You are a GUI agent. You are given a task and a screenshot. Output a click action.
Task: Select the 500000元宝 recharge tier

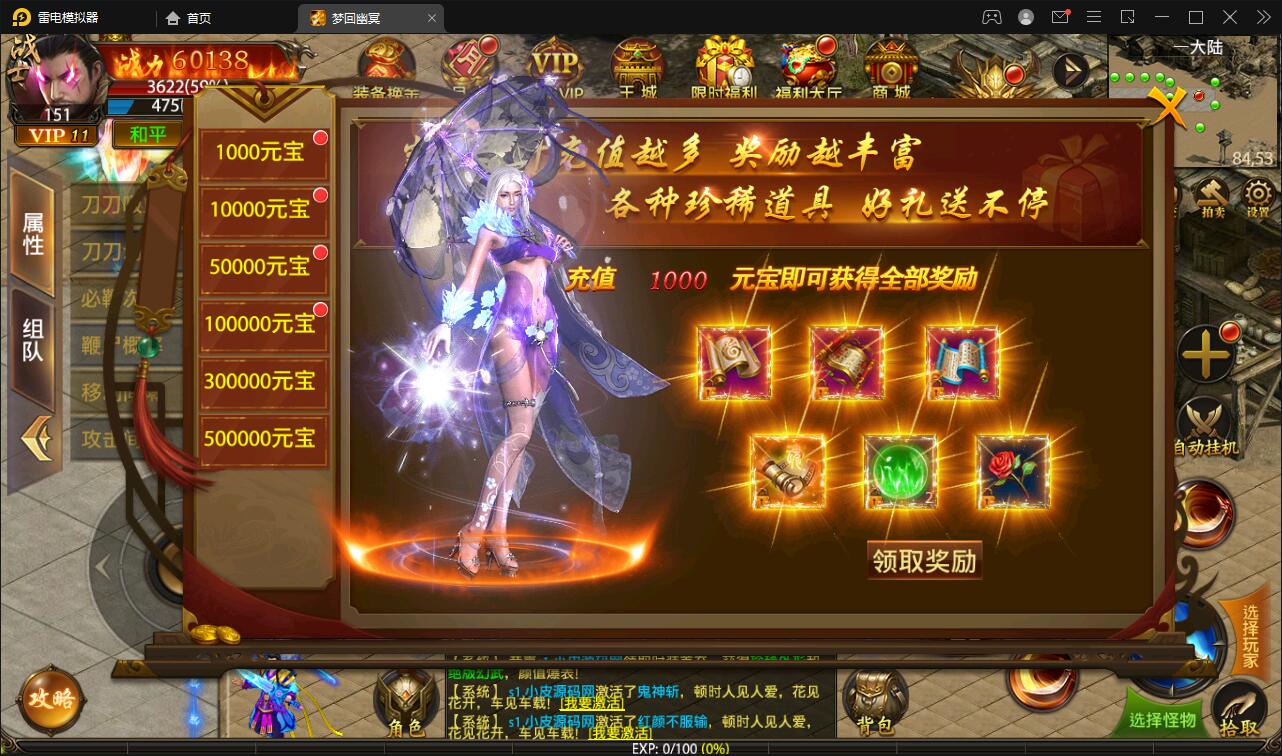click(x=263, y=439)
